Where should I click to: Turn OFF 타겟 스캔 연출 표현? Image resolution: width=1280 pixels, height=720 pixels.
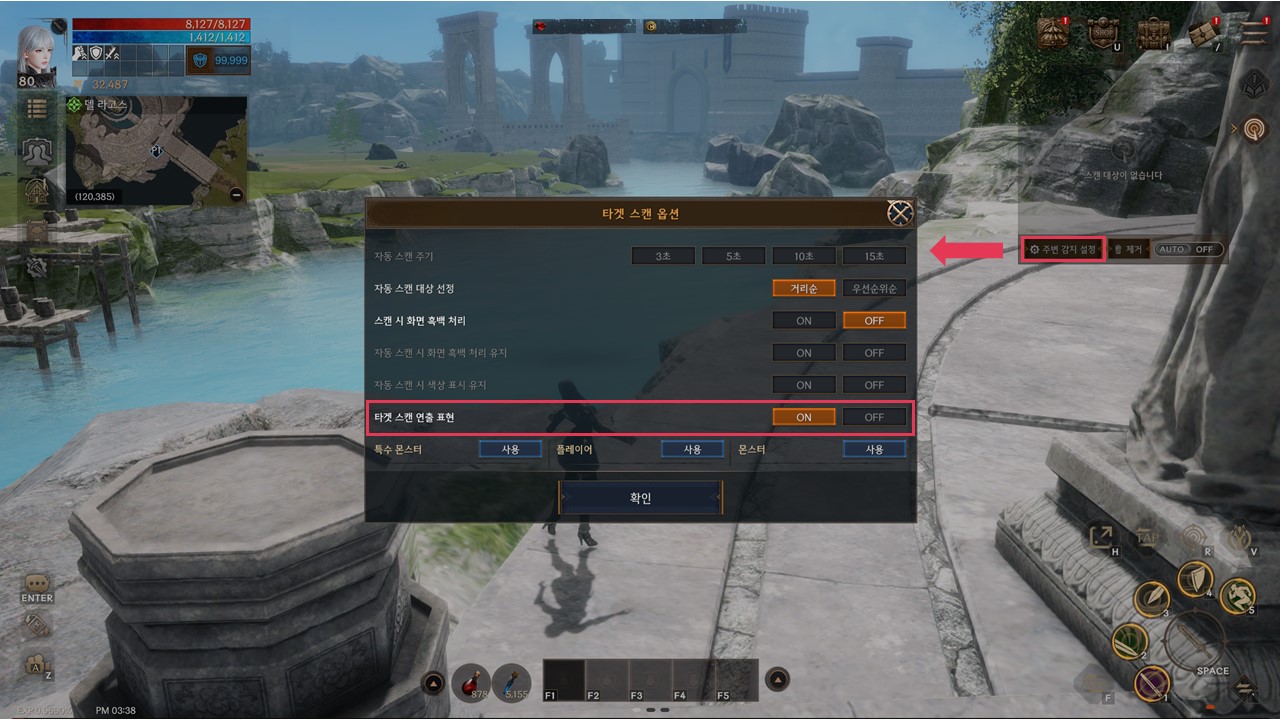click(x=874, y=417)
